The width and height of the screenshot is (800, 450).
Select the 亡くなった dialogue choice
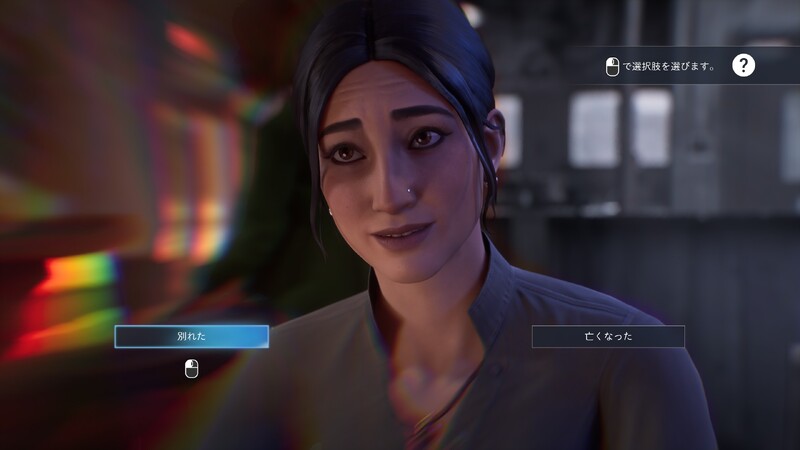pos(608,337)
